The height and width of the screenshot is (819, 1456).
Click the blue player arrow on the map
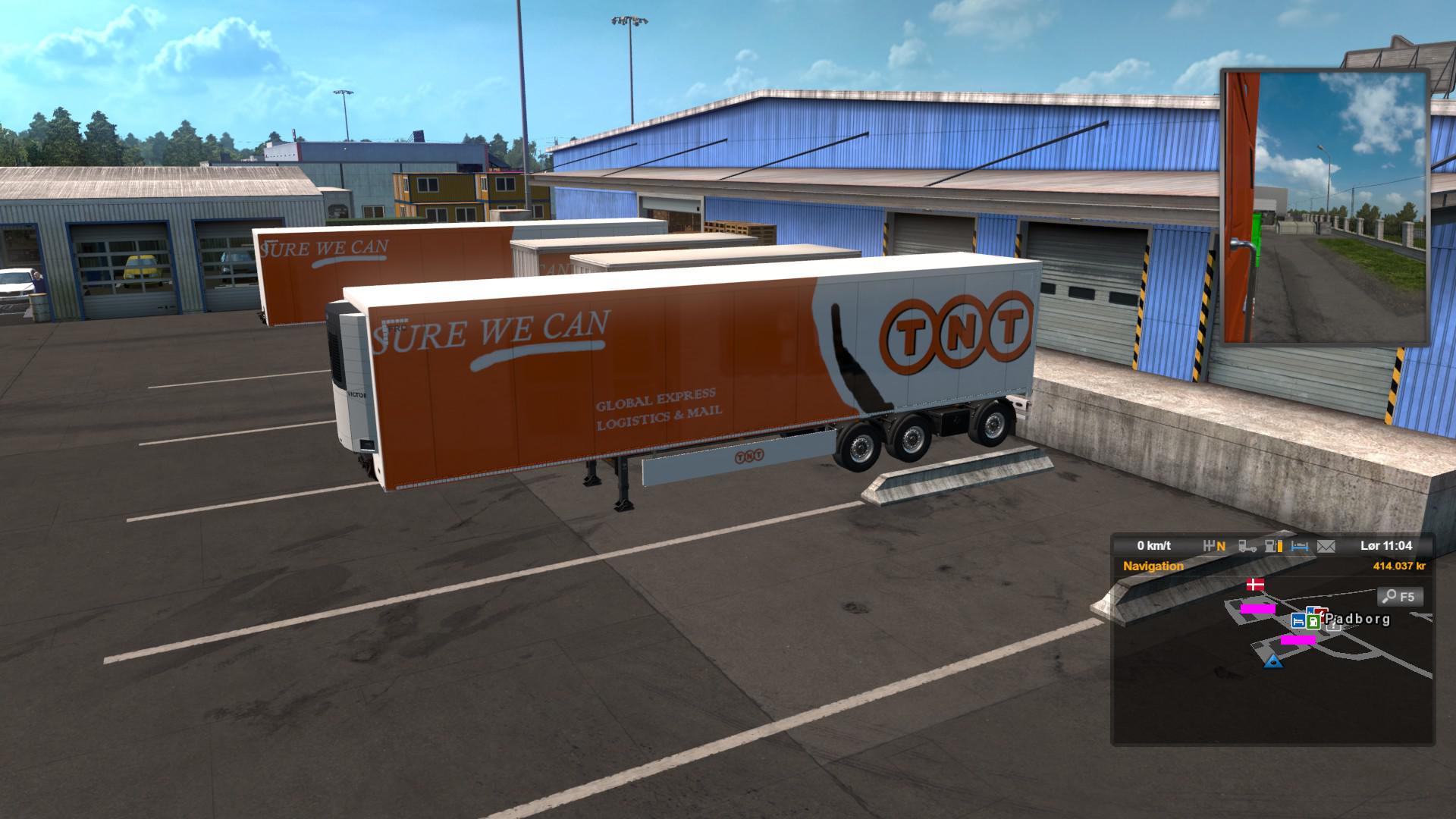tap(1273, 661)
